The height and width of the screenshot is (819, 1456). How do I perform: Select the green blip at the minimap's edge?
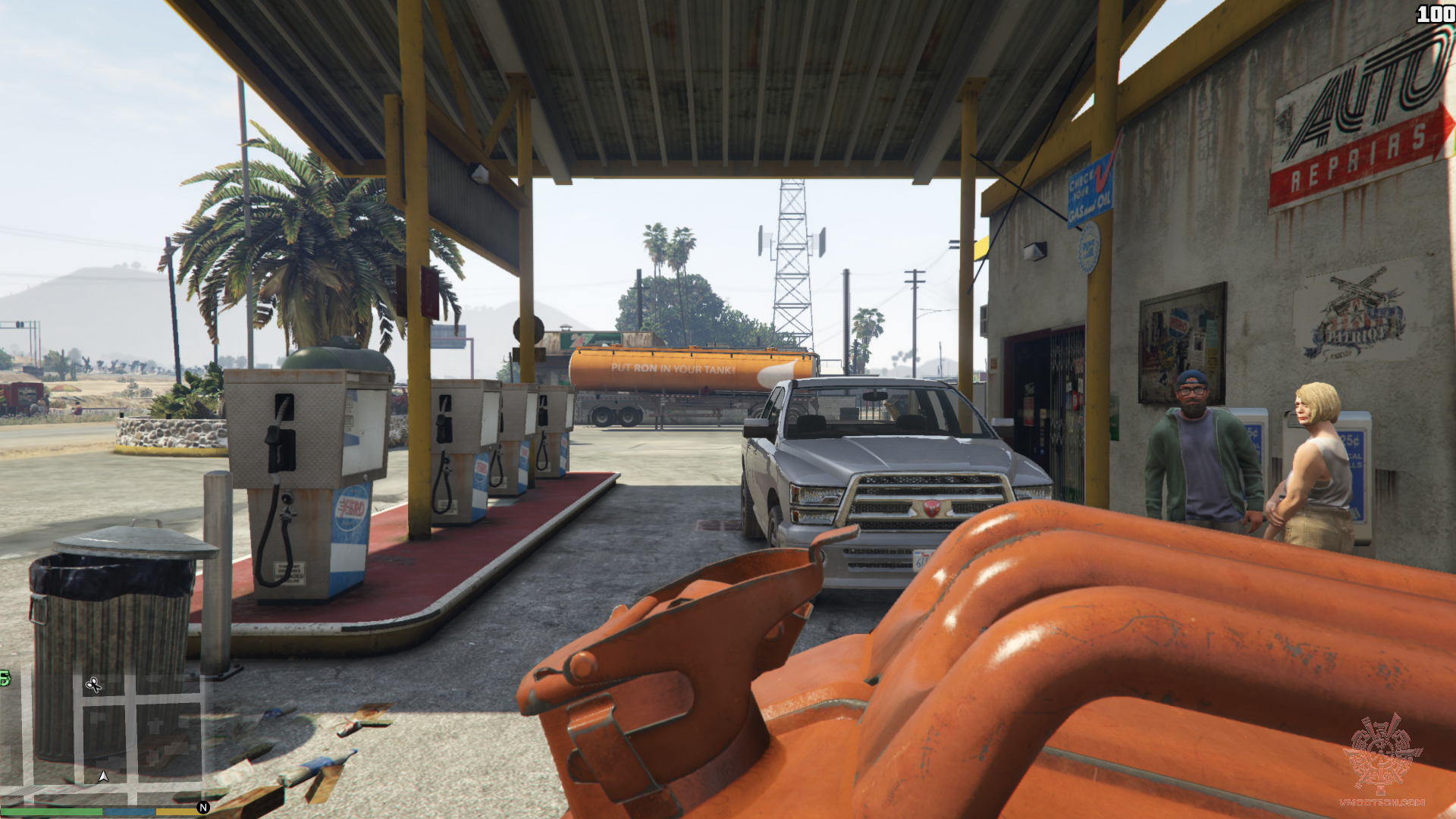tap(5, 678)
